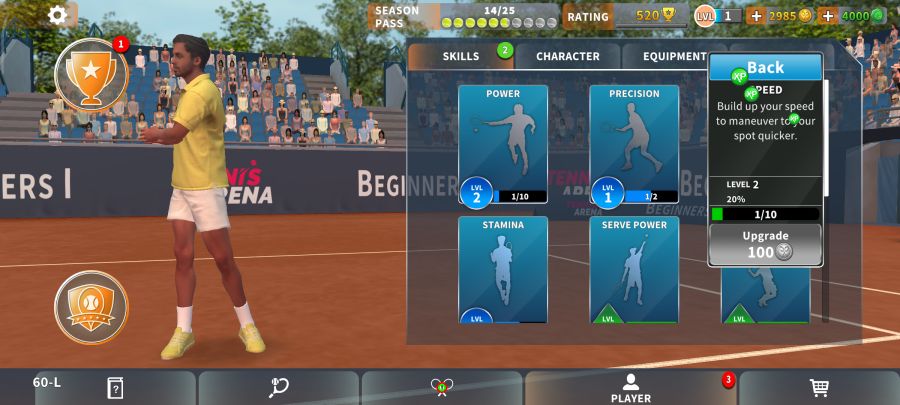Screen dimensions: 900x405
Task: Open the crossed rackets match tab
Action: coord(442,388)
